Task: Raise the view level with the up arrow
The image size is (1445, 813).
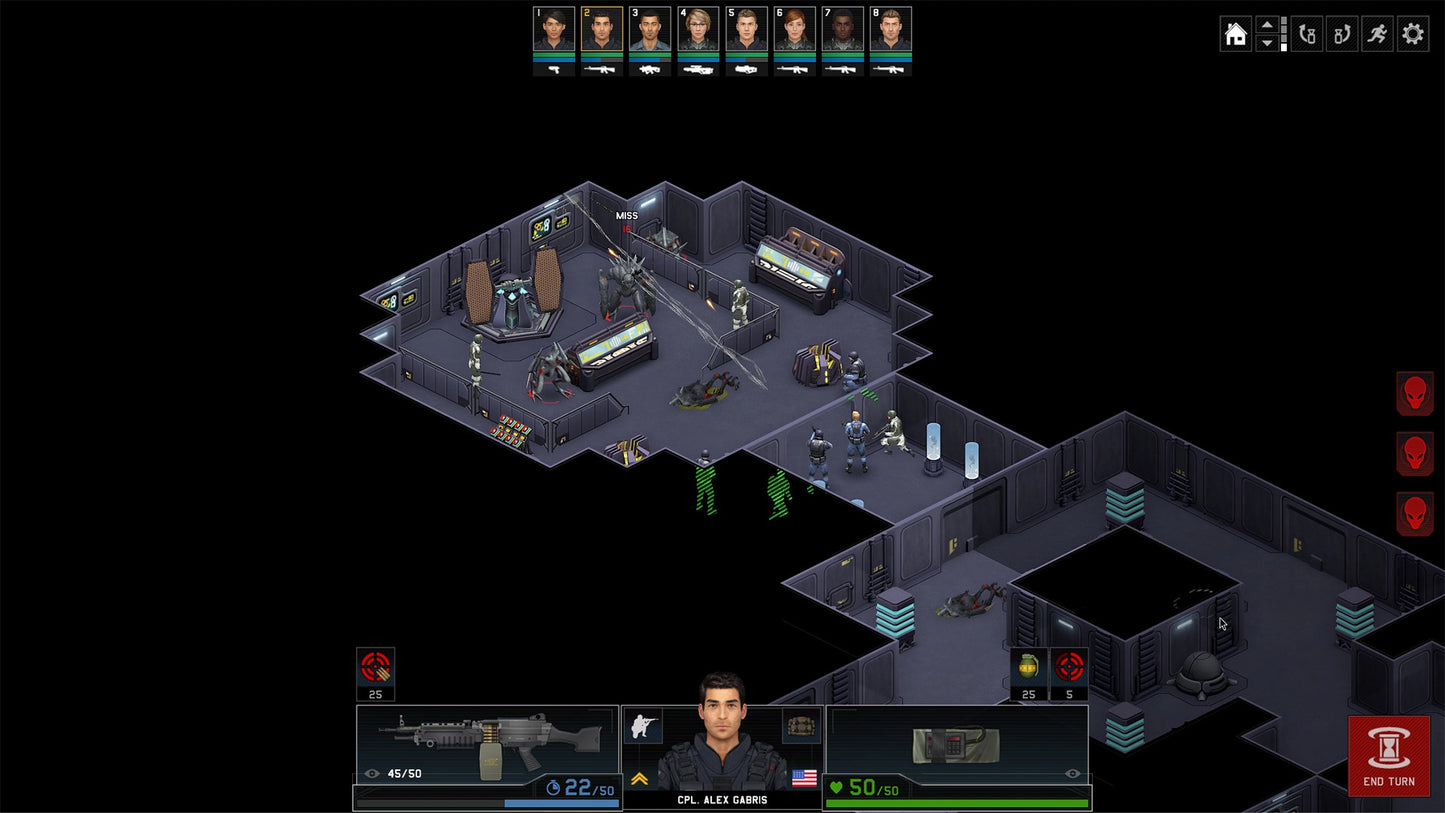Action: [1268, 25]
